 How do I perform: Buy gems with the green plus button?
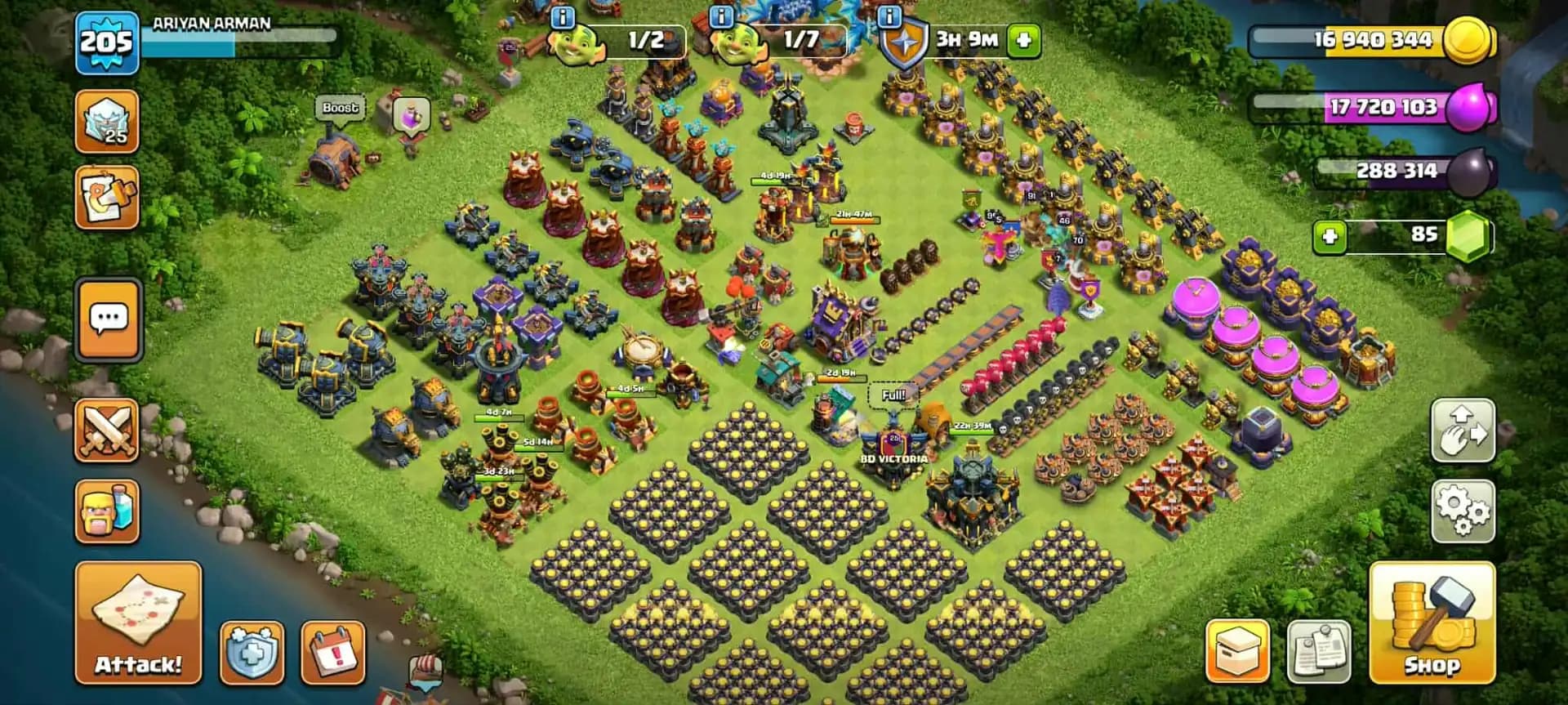tap(1332, 239)
